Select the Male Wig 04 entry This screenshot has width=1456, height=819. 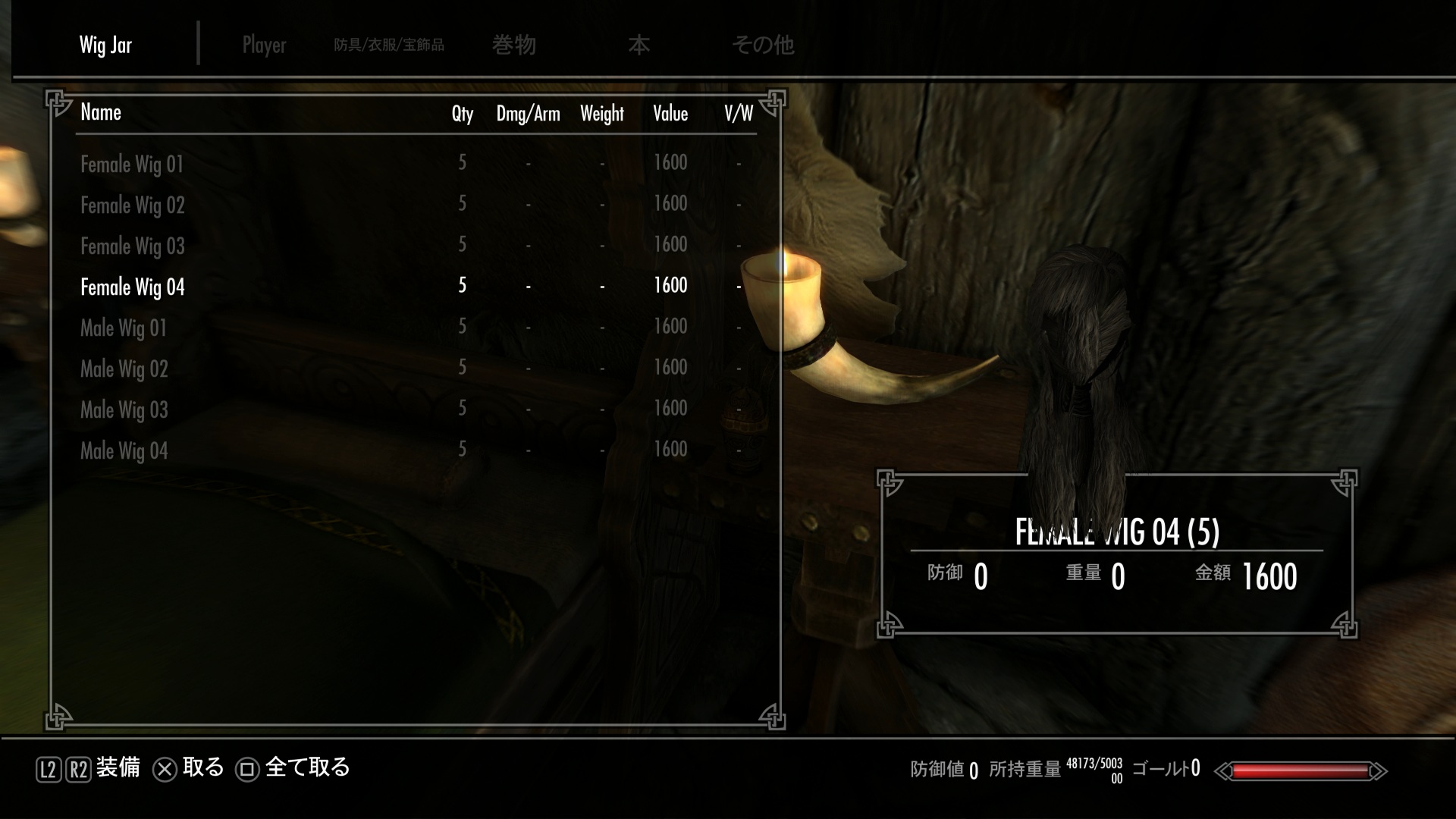[124, 450]
